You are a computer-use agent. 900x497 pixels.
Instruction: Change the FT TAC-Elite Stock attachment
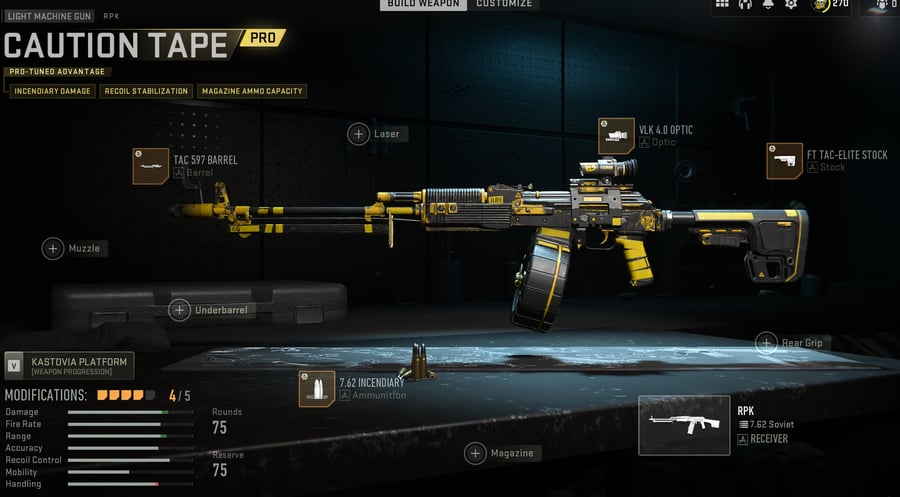(x=784, y=161)
